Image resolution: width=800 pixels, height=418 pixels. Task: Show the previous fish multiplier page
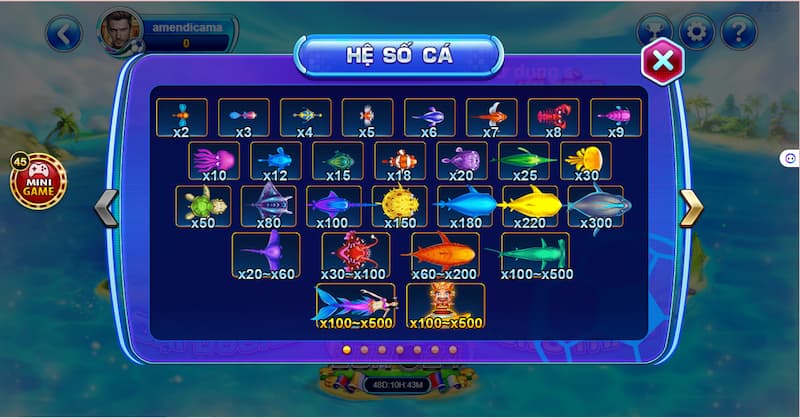click(x=105, y=208)
